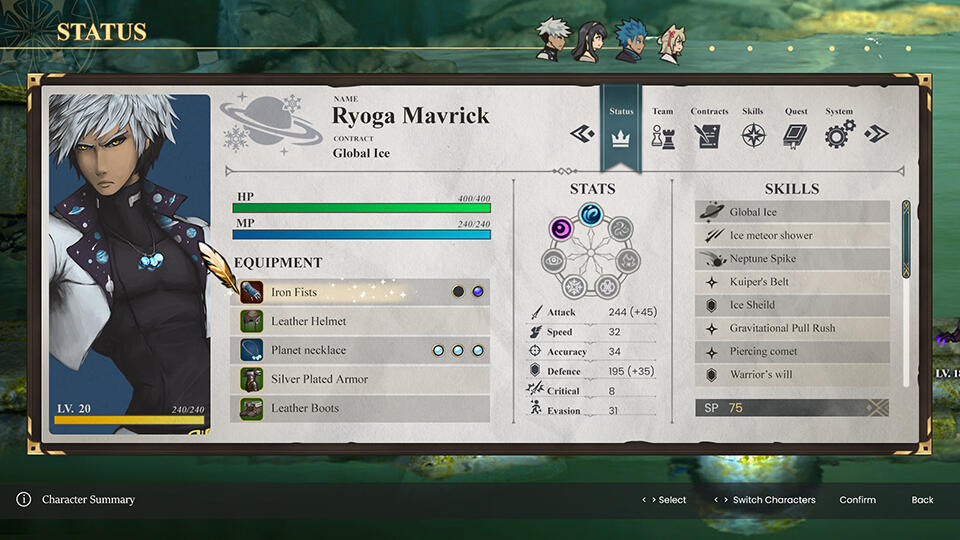Select the blue-haired character portrait
960x540 pixels.
(x=629, y=40)
